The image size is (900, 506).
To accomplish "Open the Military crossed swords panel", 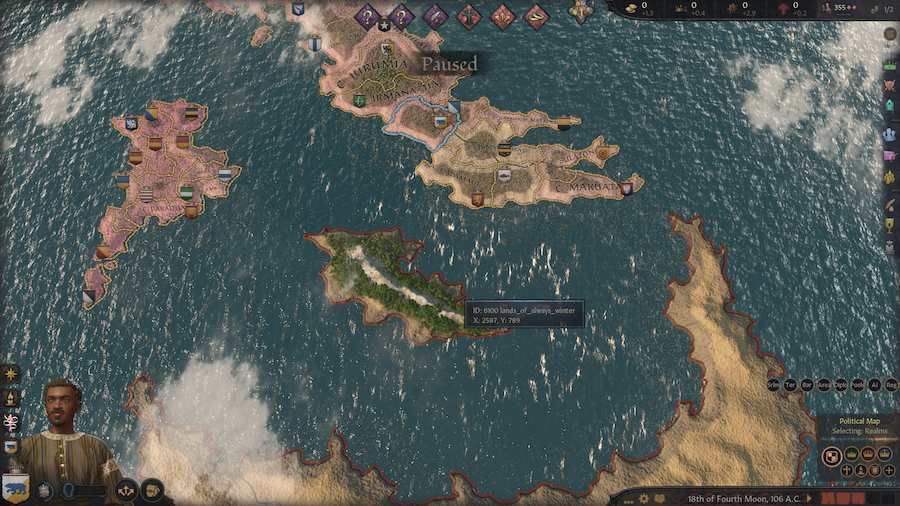I will [x=889, y=85].
